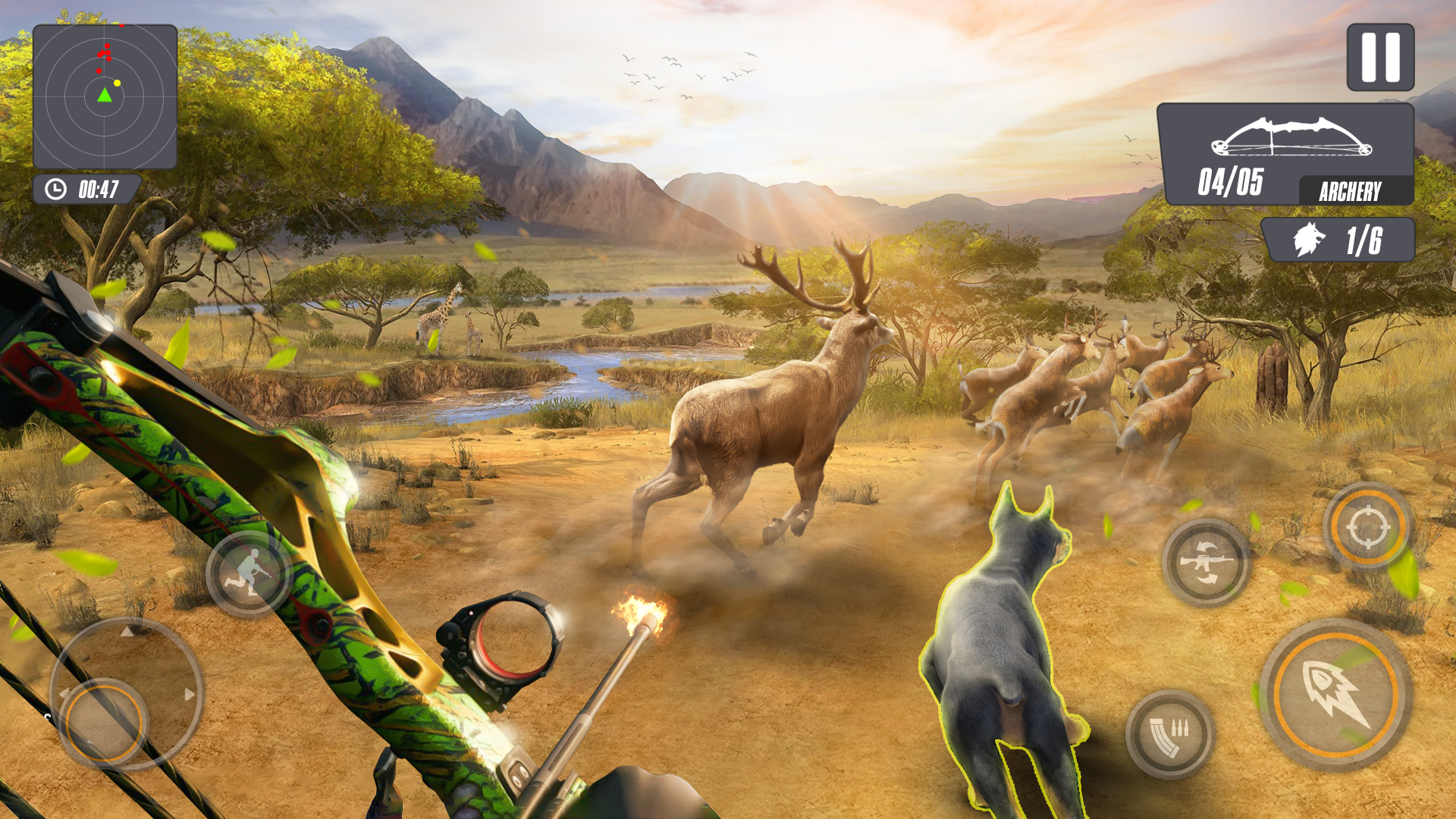Reload using the ammo magazine button
Image resolution: width=1456 pixels, height=819 pixels.
coord(1169,734)
